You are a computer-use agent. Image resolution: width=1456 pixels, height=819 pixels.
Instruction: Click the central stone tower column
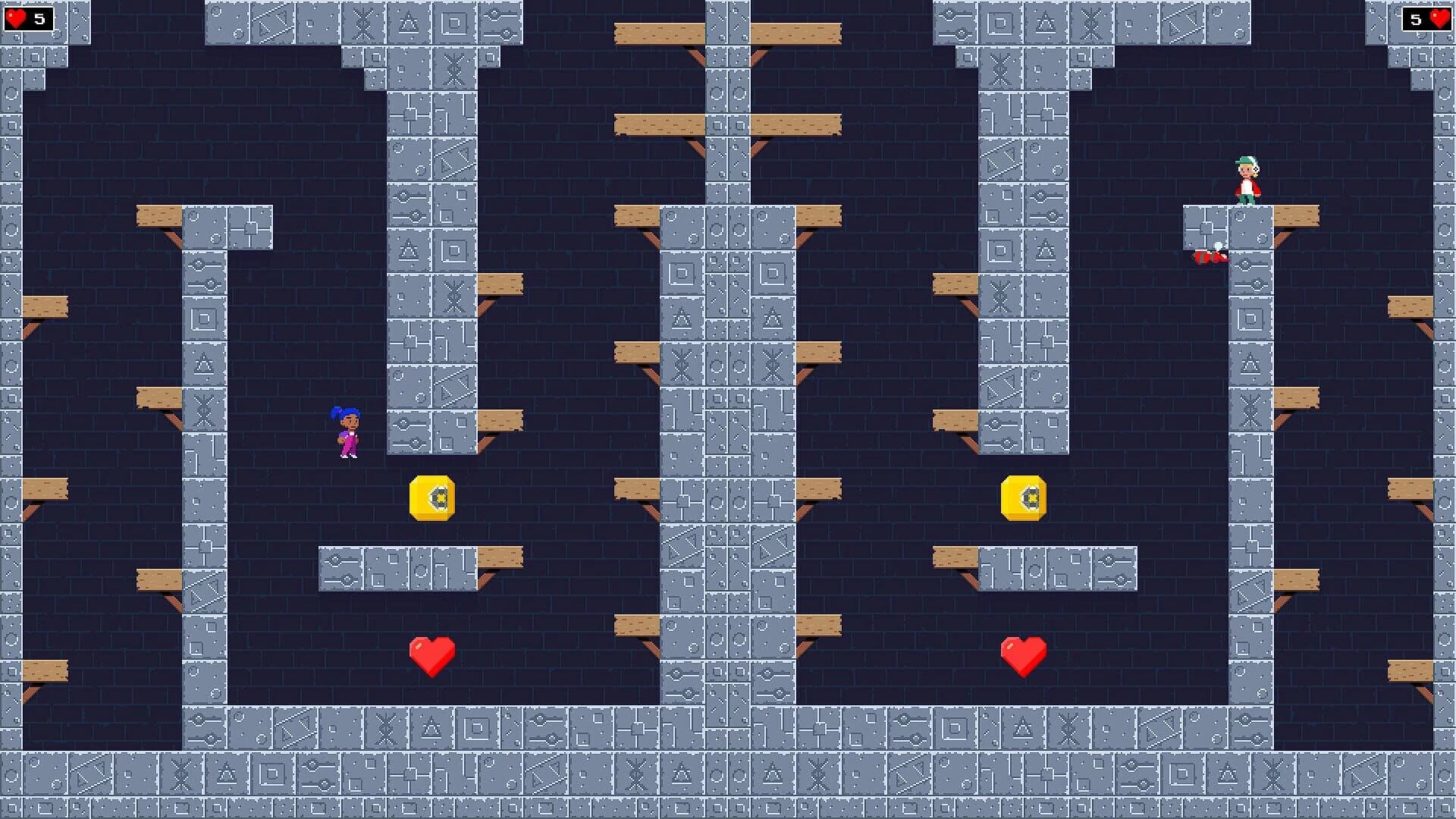coord(728,455)
